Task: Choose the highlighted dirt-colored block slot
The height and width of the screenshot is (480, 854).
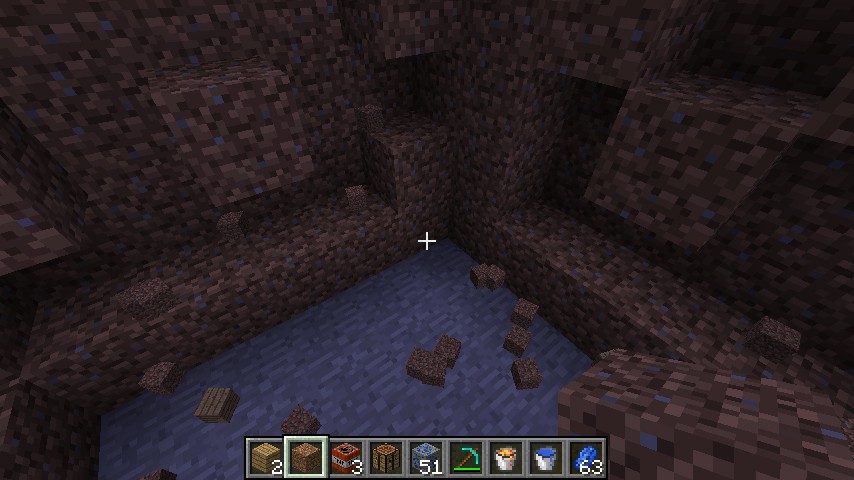Action: 306,458
